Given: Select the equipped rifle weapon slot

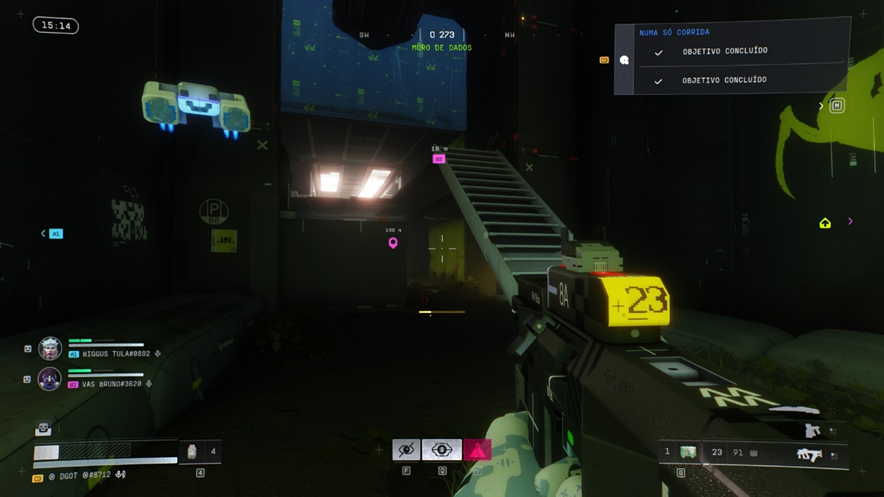Looking at the screenshot, I should coord(808,455).
